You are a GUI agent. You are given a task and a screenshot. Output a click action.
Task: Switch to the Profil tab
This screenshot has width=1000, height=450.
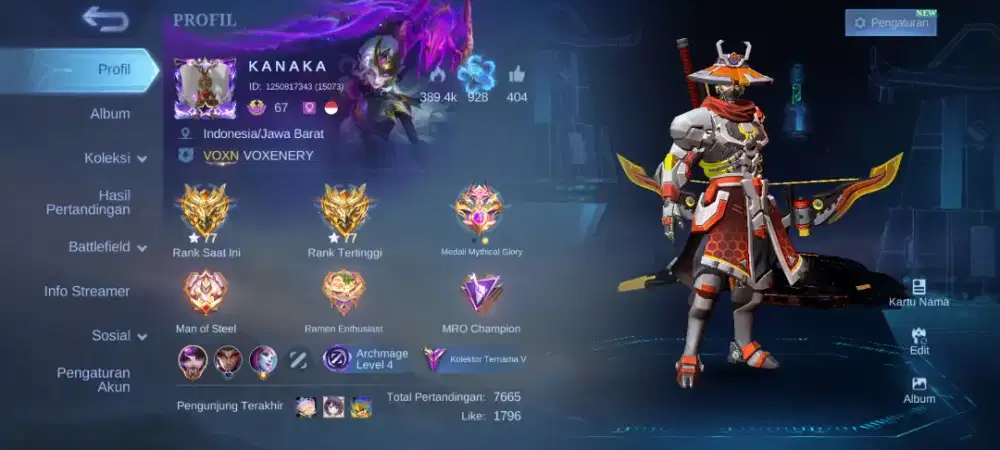click(114, 69)
